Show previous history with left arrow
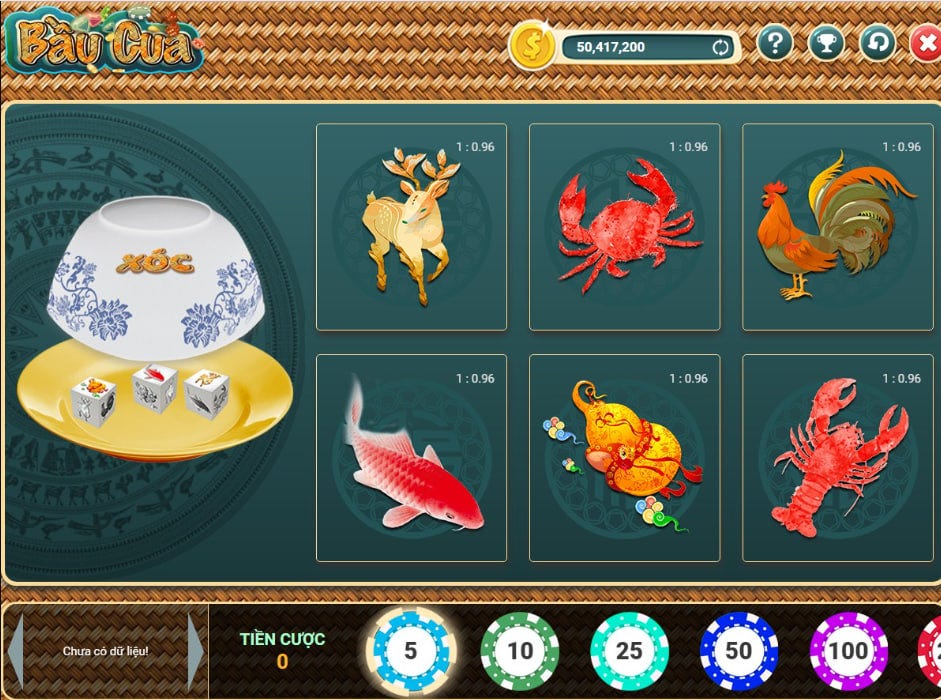 coord(17,651)
